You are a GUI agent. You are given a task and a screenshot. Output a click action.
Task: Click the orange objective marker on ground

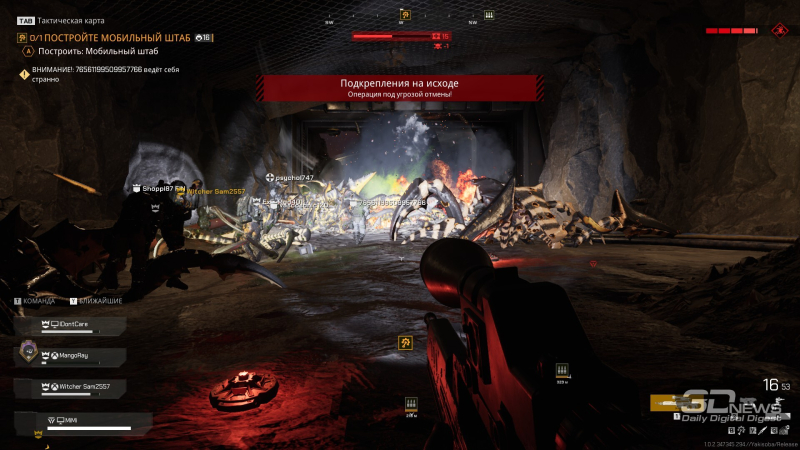coord(406,343)
